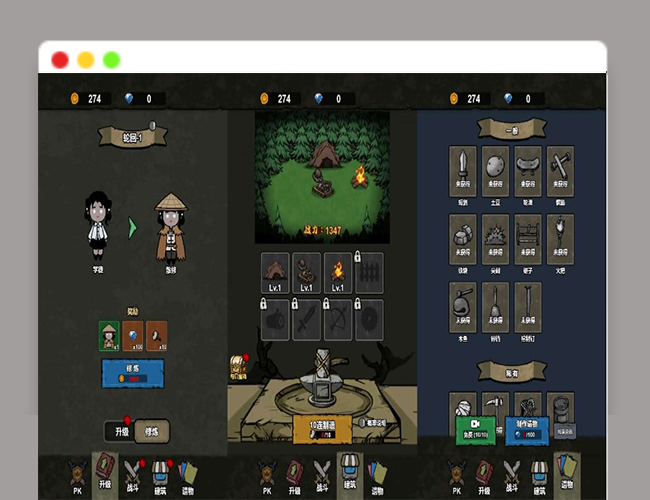Viewport: 650px width, 500px height.
Task: Select the straw-hat character reward icon
Action: 109,336
